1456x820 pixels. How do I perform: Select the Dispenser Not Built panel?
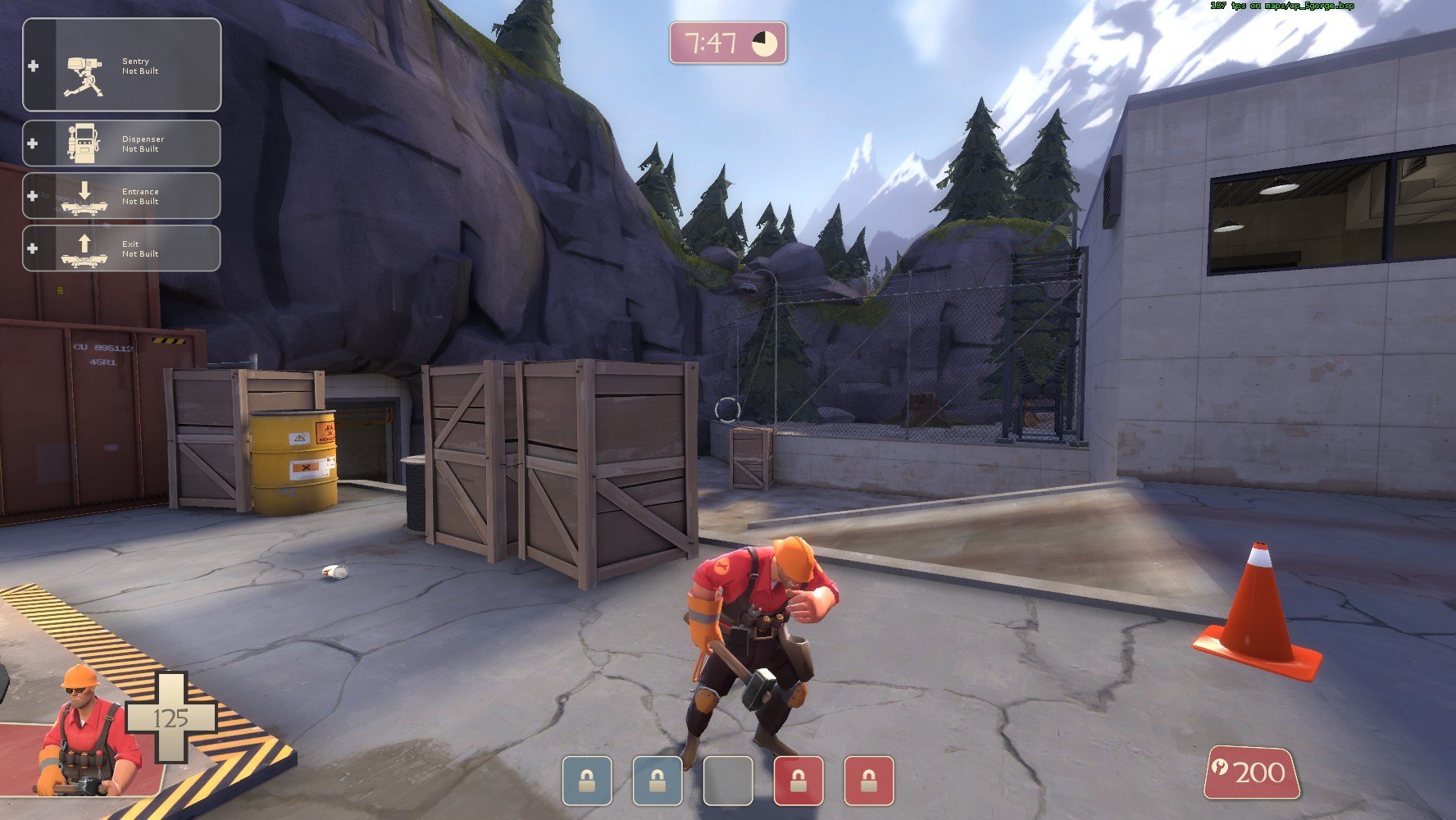121,143
